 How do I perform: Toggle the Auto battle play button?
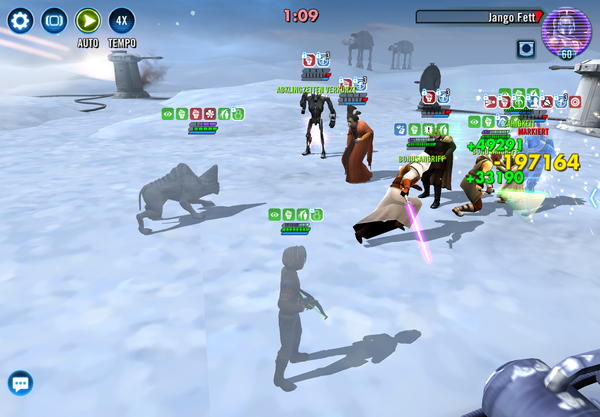[88, 20]
